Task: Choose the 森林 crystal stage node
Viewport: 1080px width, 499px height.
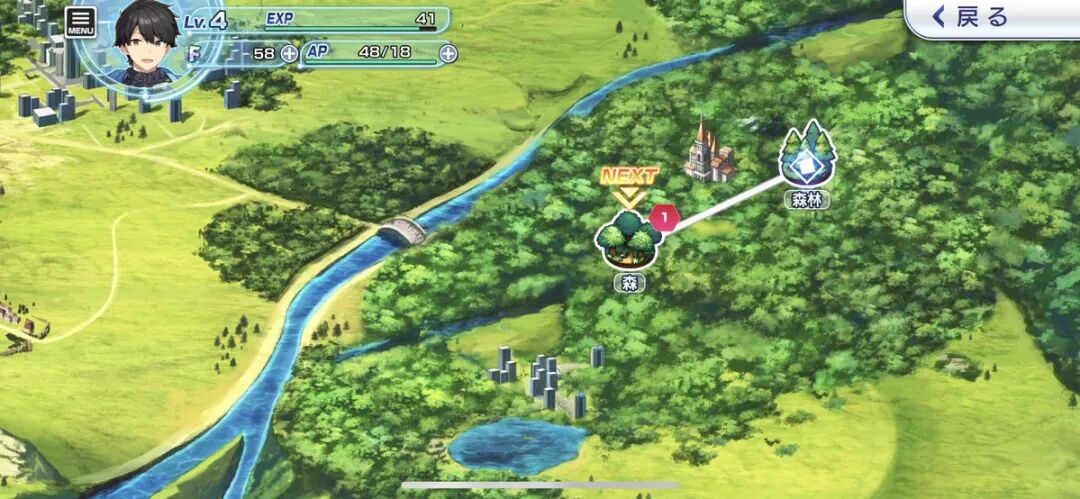Action: (x=807, y=154)
